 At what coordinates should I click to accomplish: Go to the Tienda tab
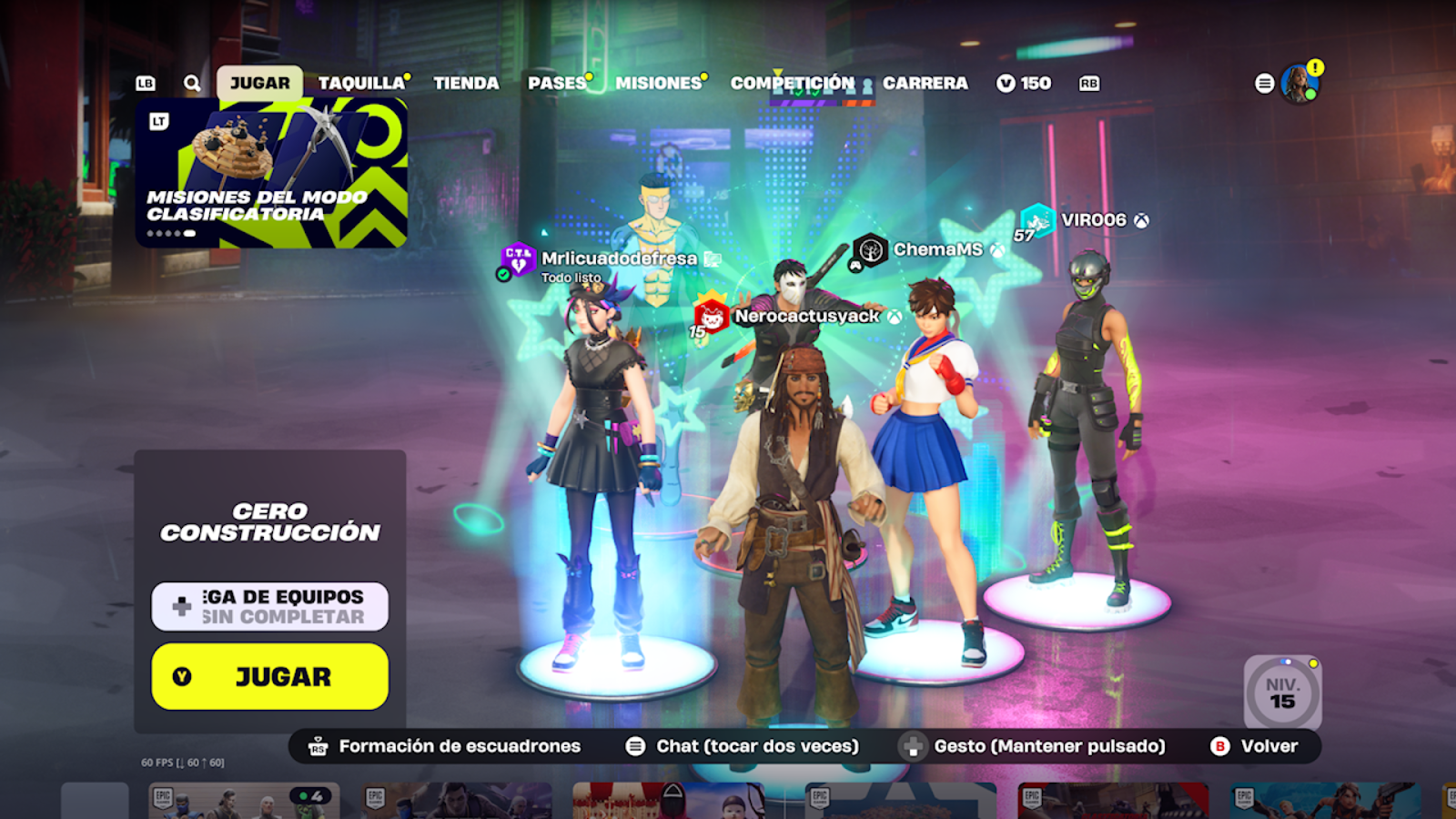[466, 83]
